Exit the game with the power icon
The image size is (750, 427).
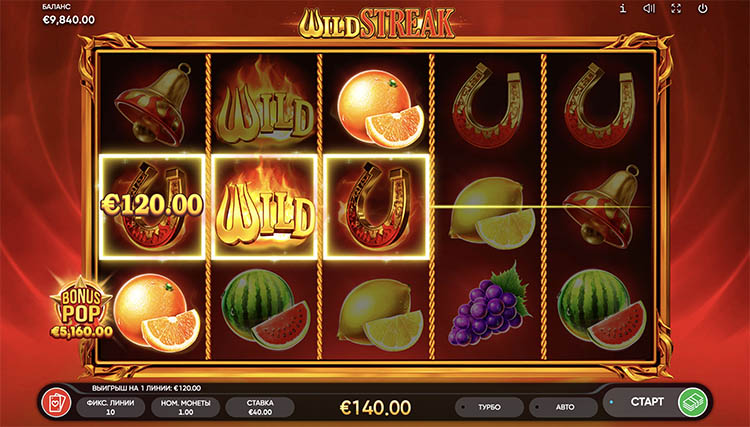coord(703,9)
